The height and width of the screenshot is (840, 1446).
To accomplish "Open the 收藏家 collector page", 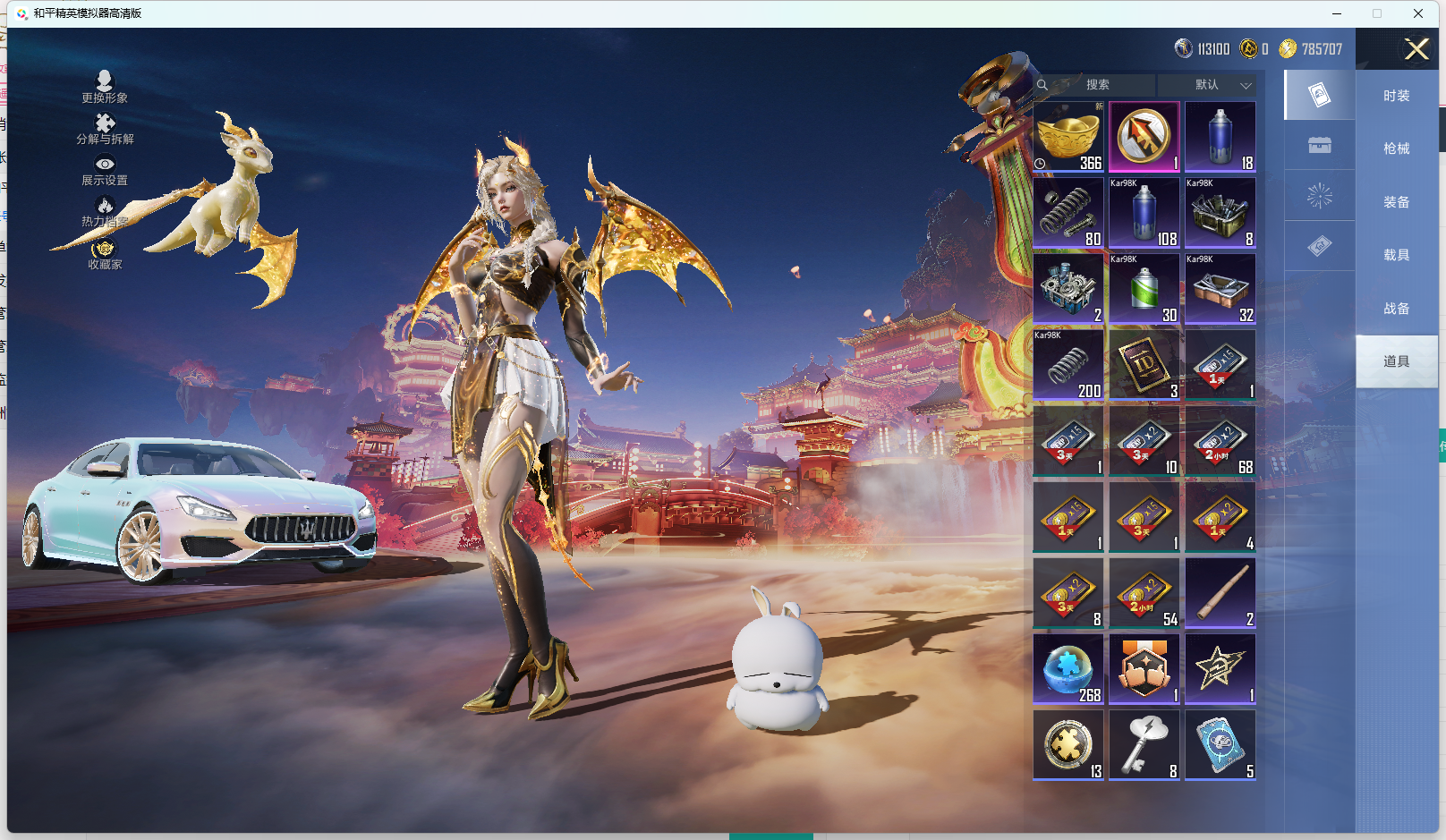I will (x=105, y=254).
